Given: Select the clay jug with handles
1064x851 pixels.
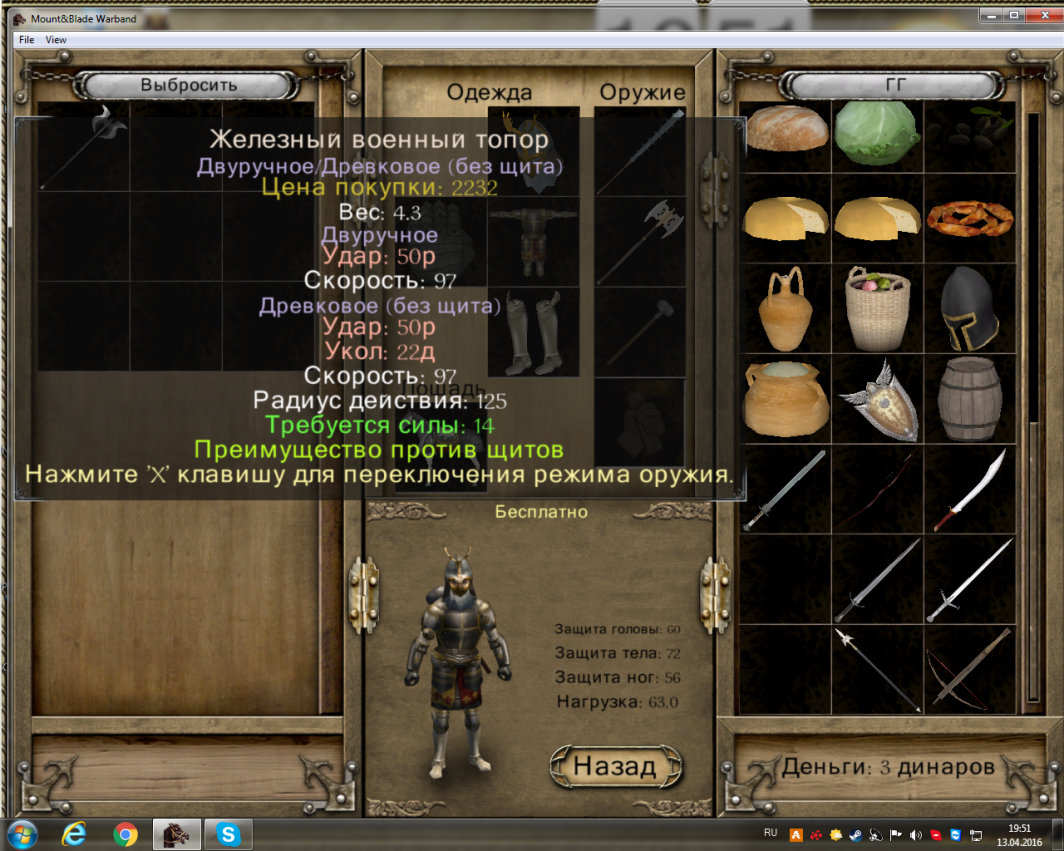Looking at the screenshot, I should click(x=786, y=309).
